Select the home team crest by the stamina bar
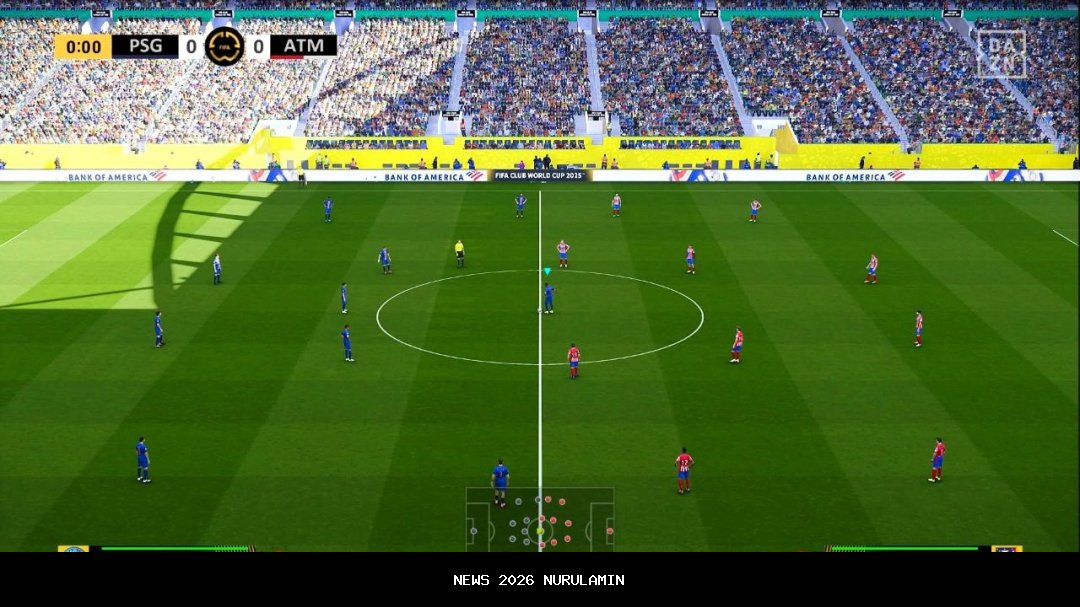 point(72,548)
